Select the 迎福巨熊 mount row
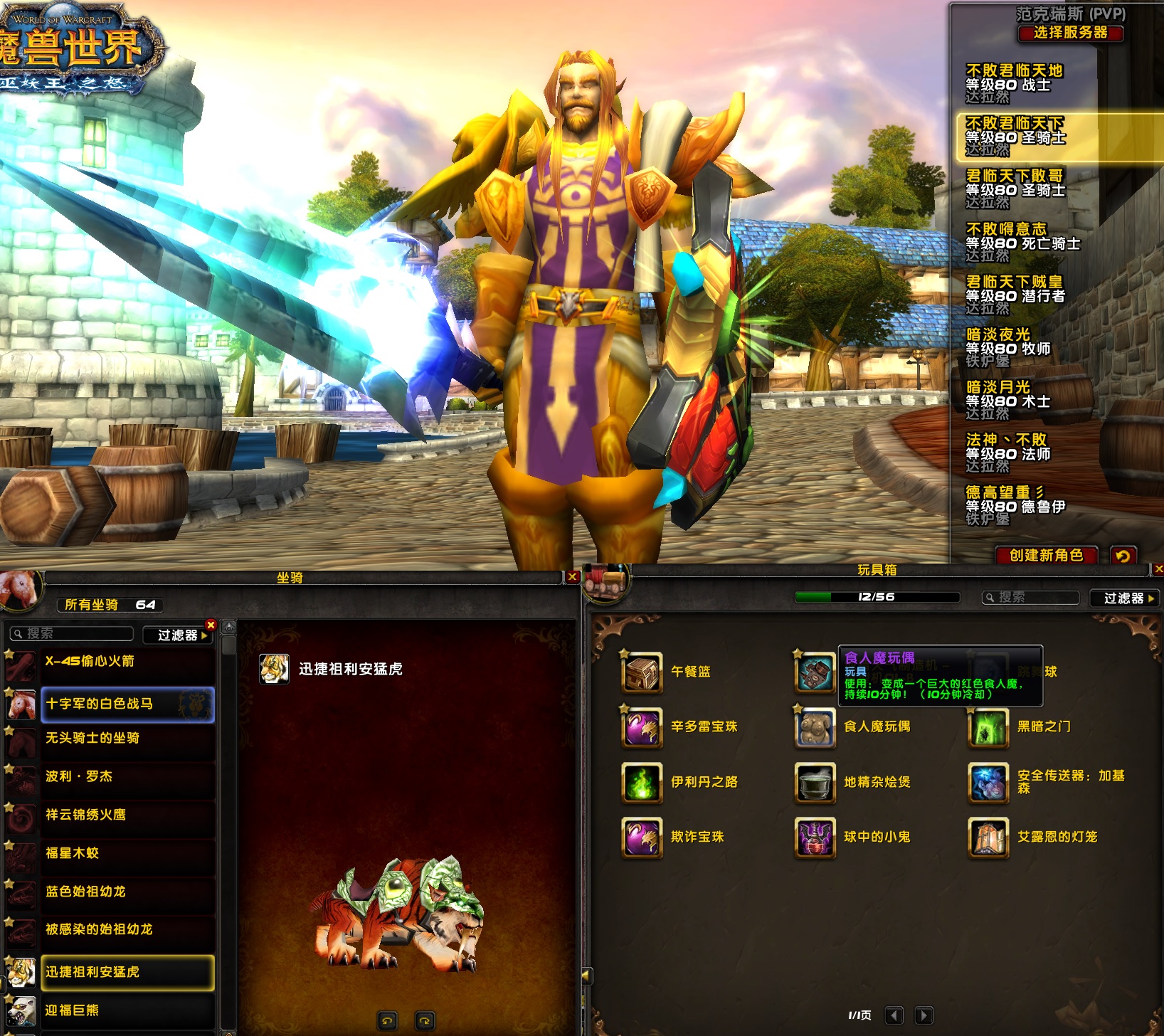1164x1036 pixels. (127, 1010)
